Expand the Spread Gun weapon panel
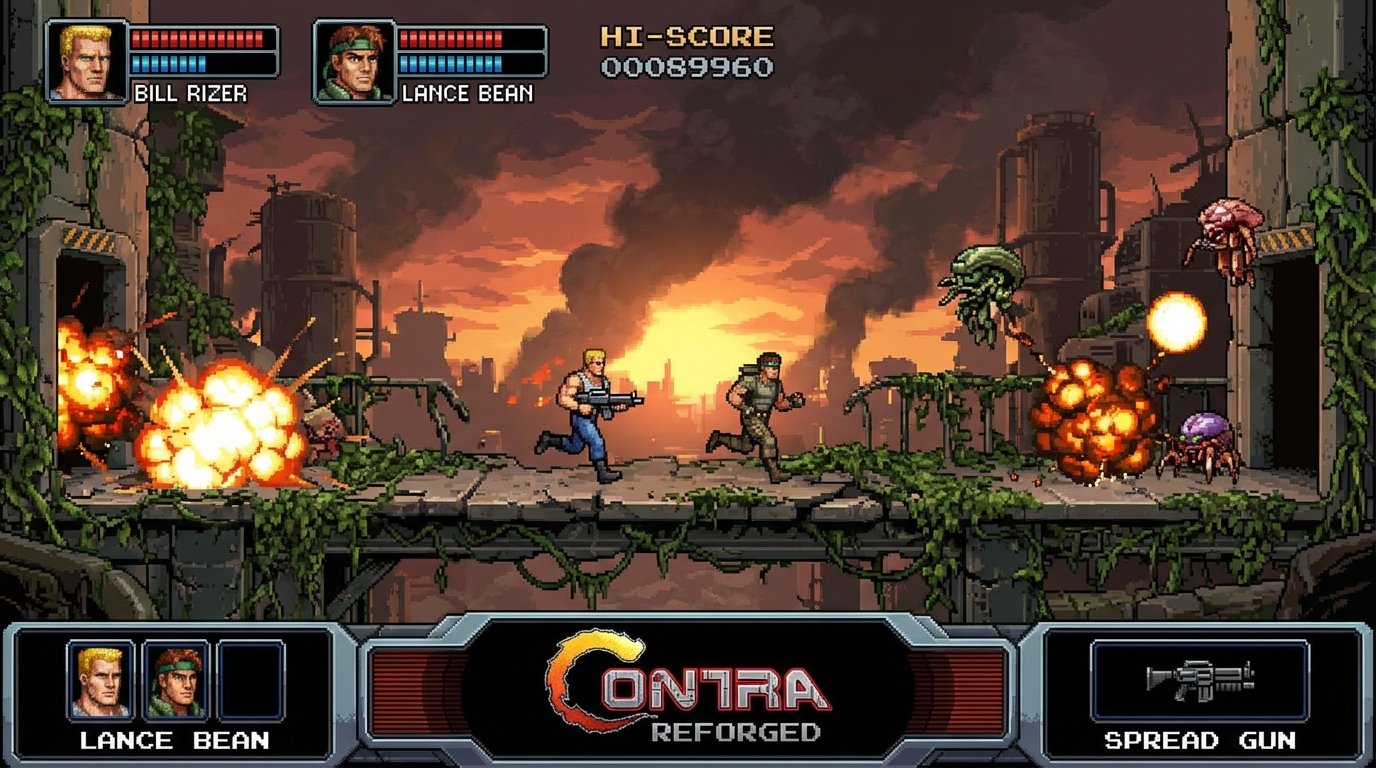This screenshot has height=768, width=1376. click(1202, 690)
